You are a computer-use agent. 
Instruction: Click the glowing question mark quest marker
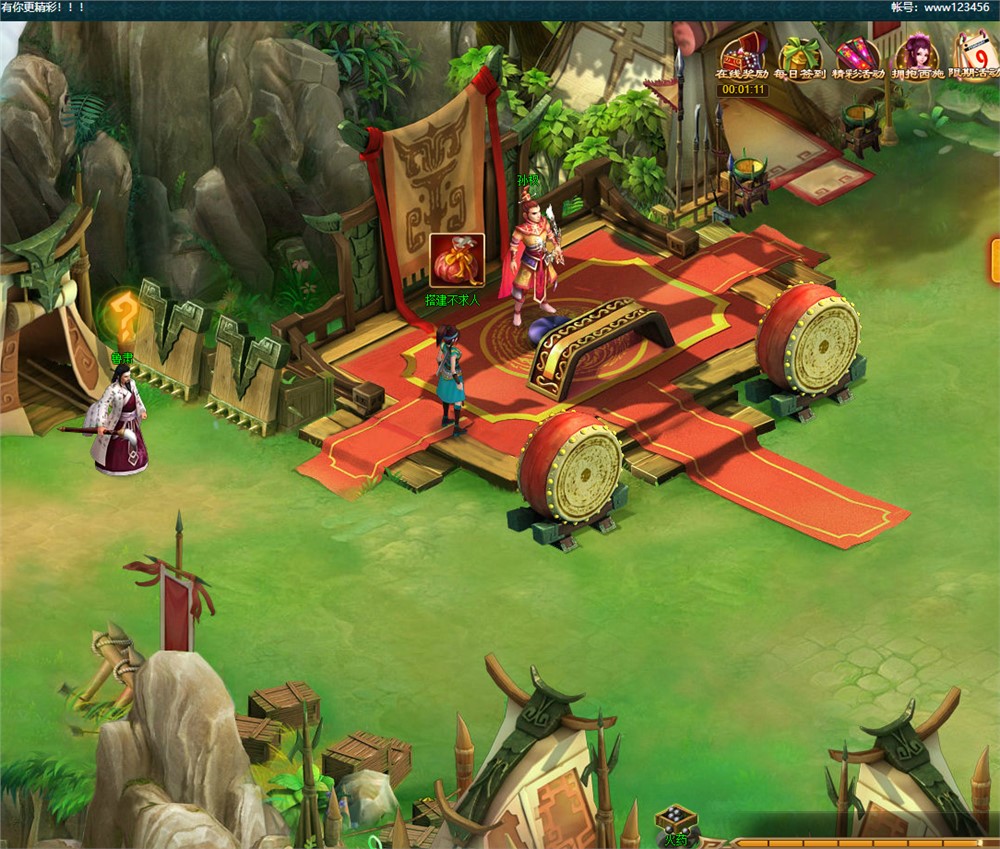point(124,315)
